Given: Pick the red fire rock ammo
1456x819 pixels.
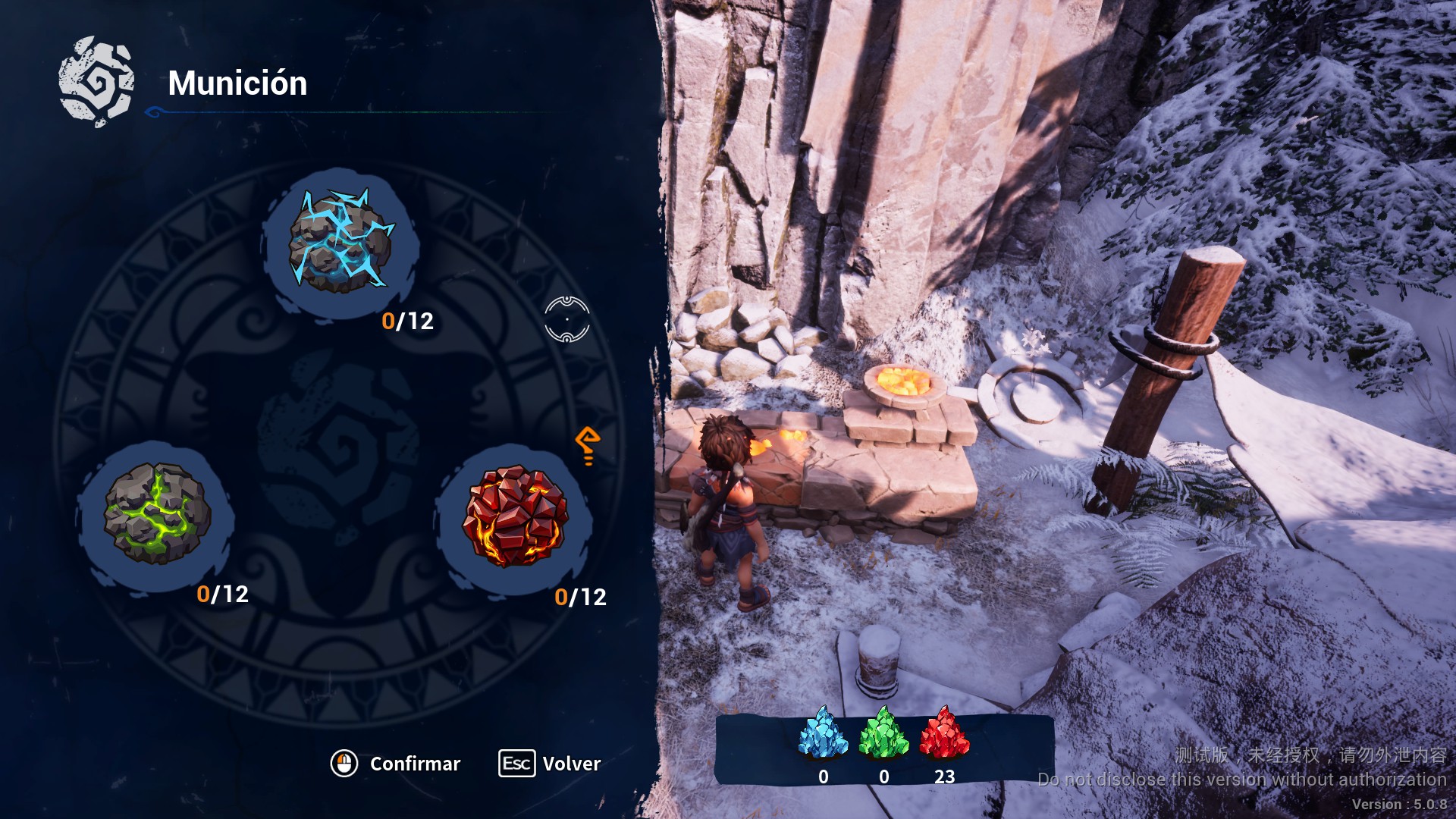Looking at the screenshot, I should click(515, 516).
